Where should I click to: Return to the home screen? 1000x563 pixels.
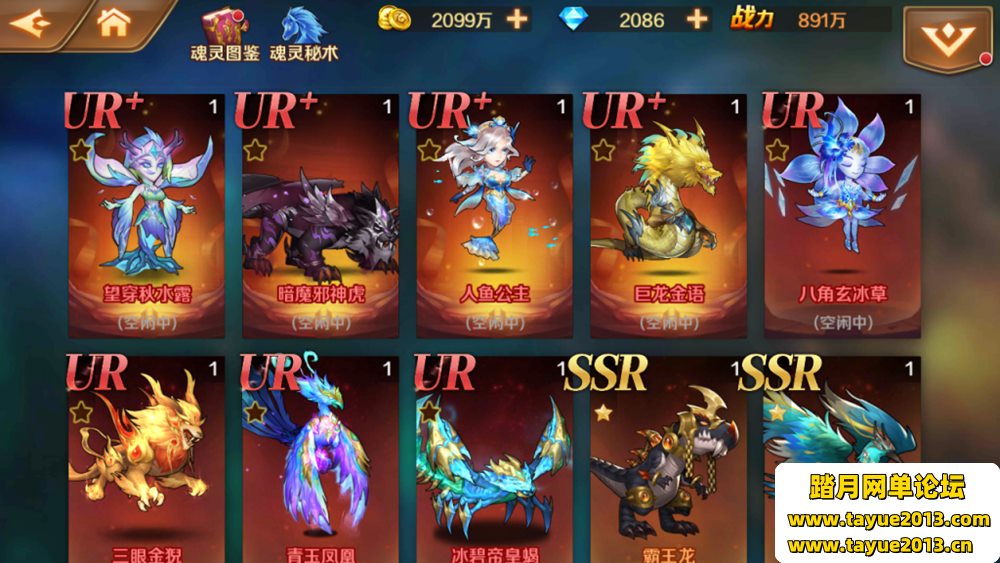point(113,21)
